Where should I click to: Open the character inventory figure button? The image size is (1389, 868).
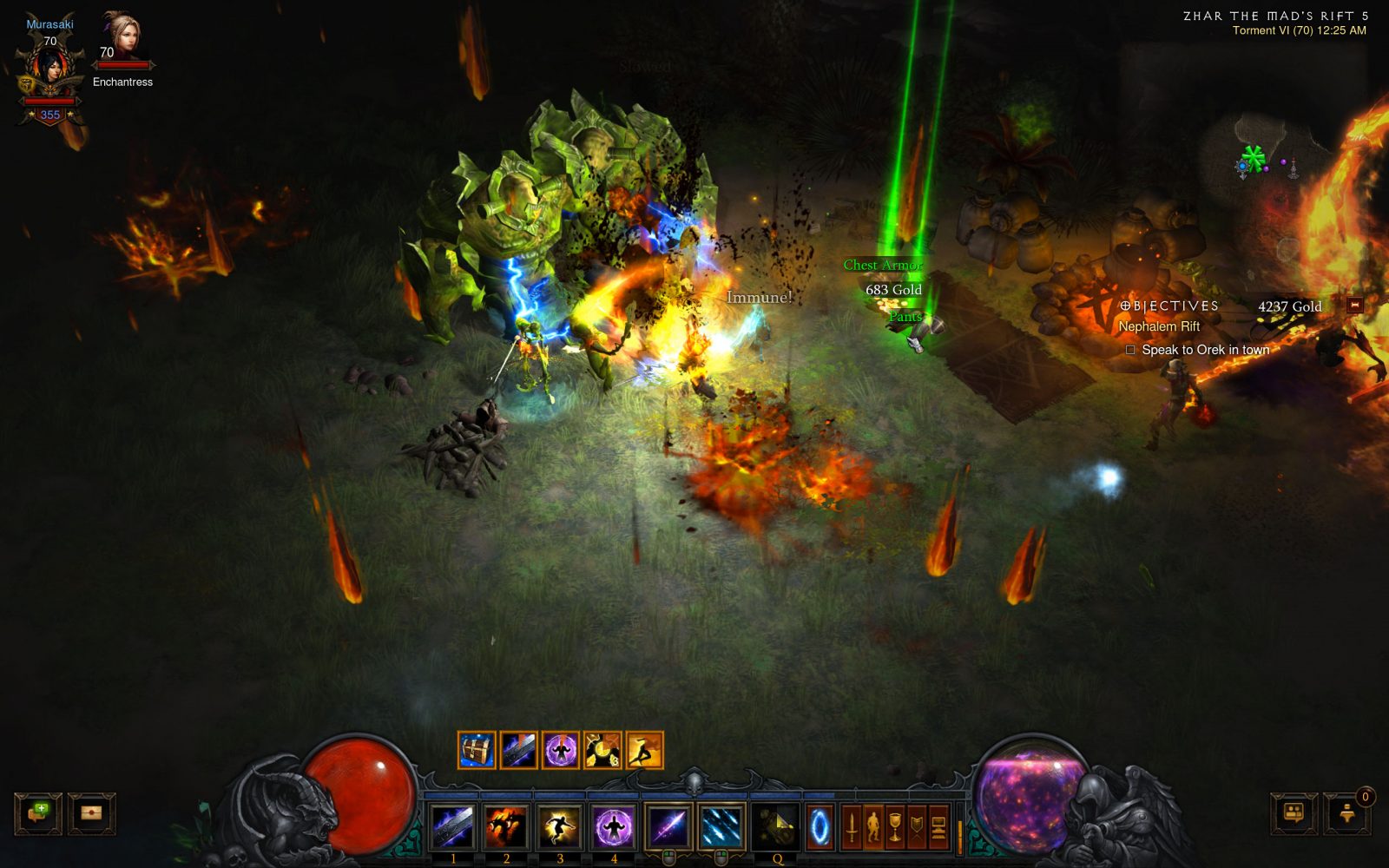coord(873,826)
